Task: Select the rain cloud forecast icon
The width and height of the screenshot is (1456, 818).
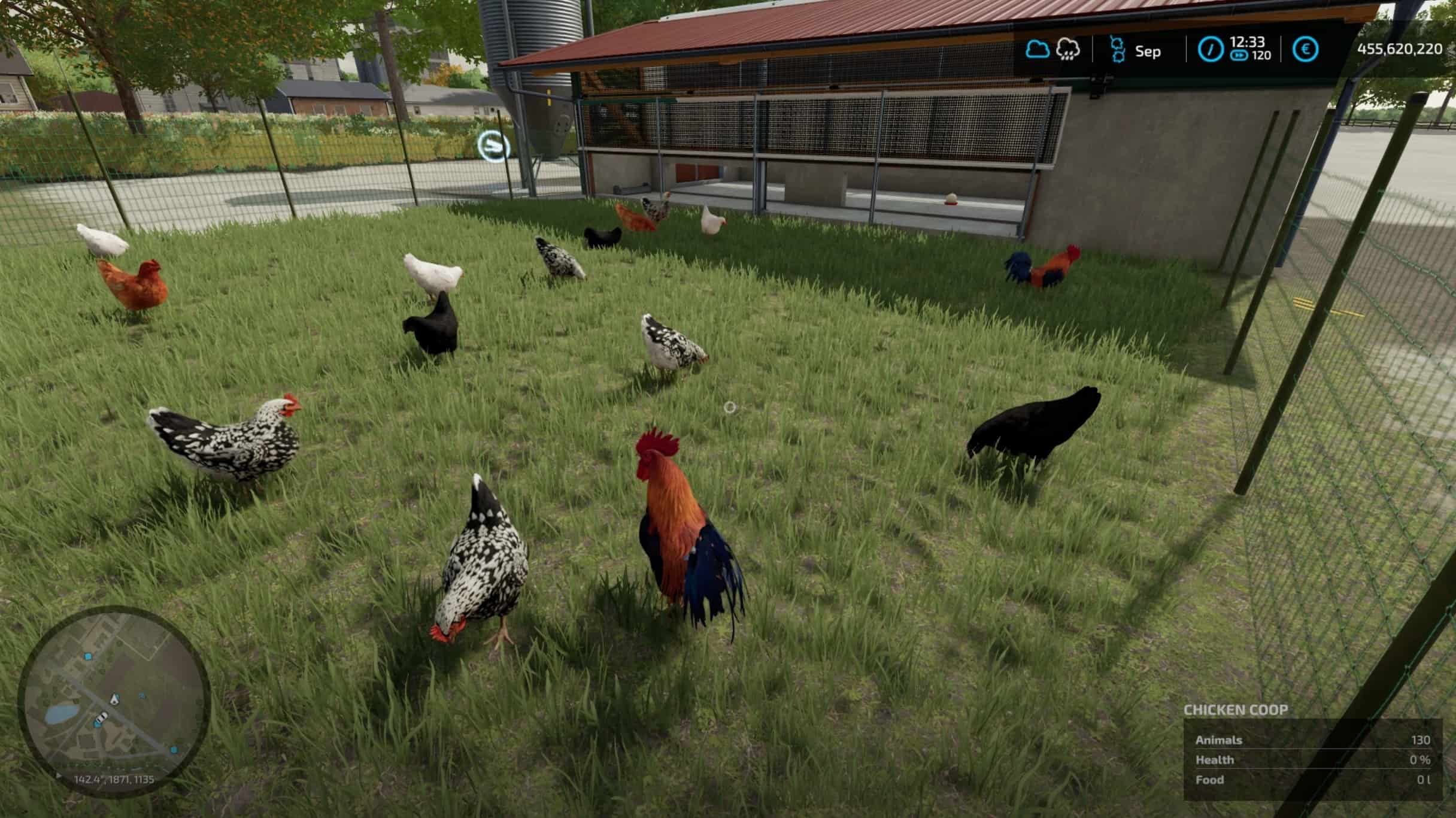Action: pyautogui.click(x=1068, y=49)
